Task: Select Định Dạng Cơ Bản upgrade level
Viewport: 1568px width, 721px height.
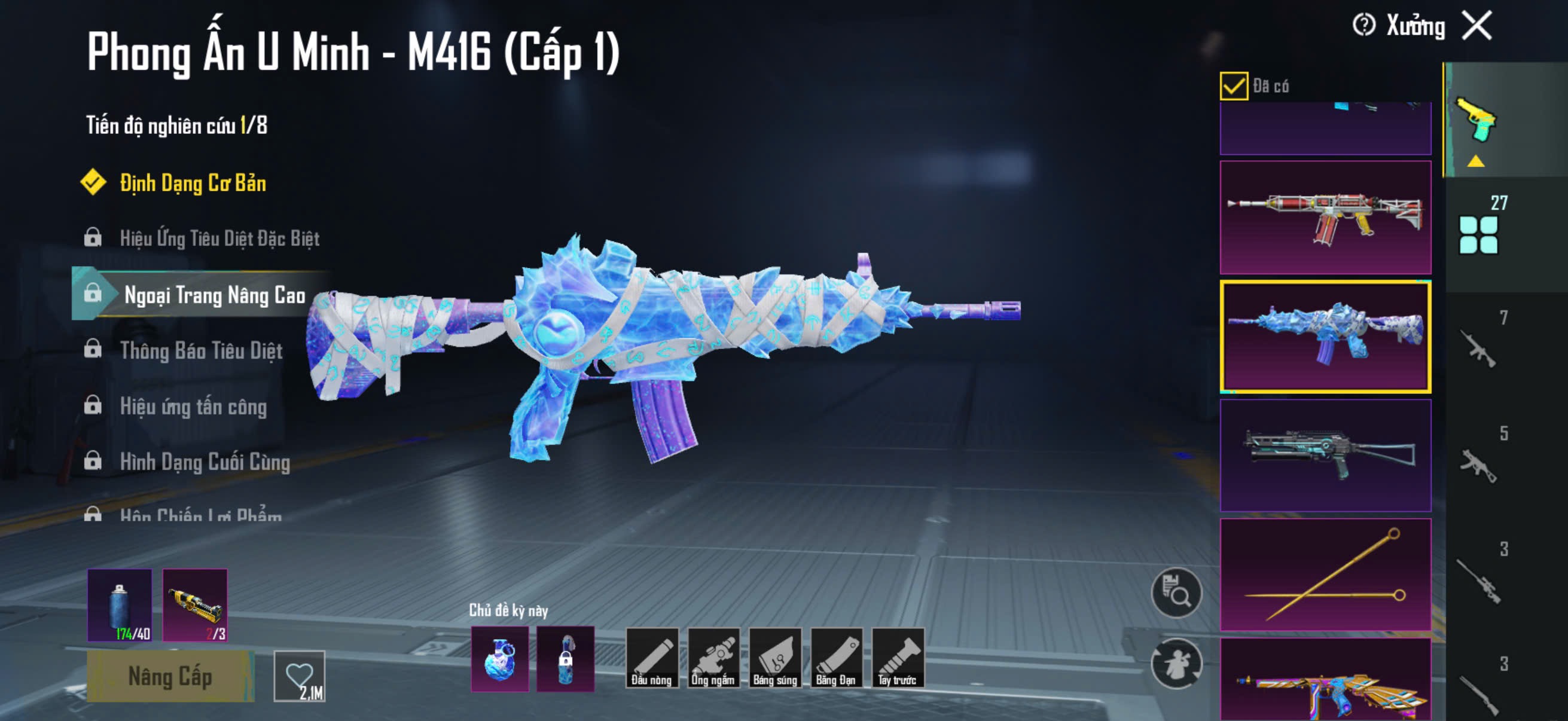Action: click(x=193, y=183)
